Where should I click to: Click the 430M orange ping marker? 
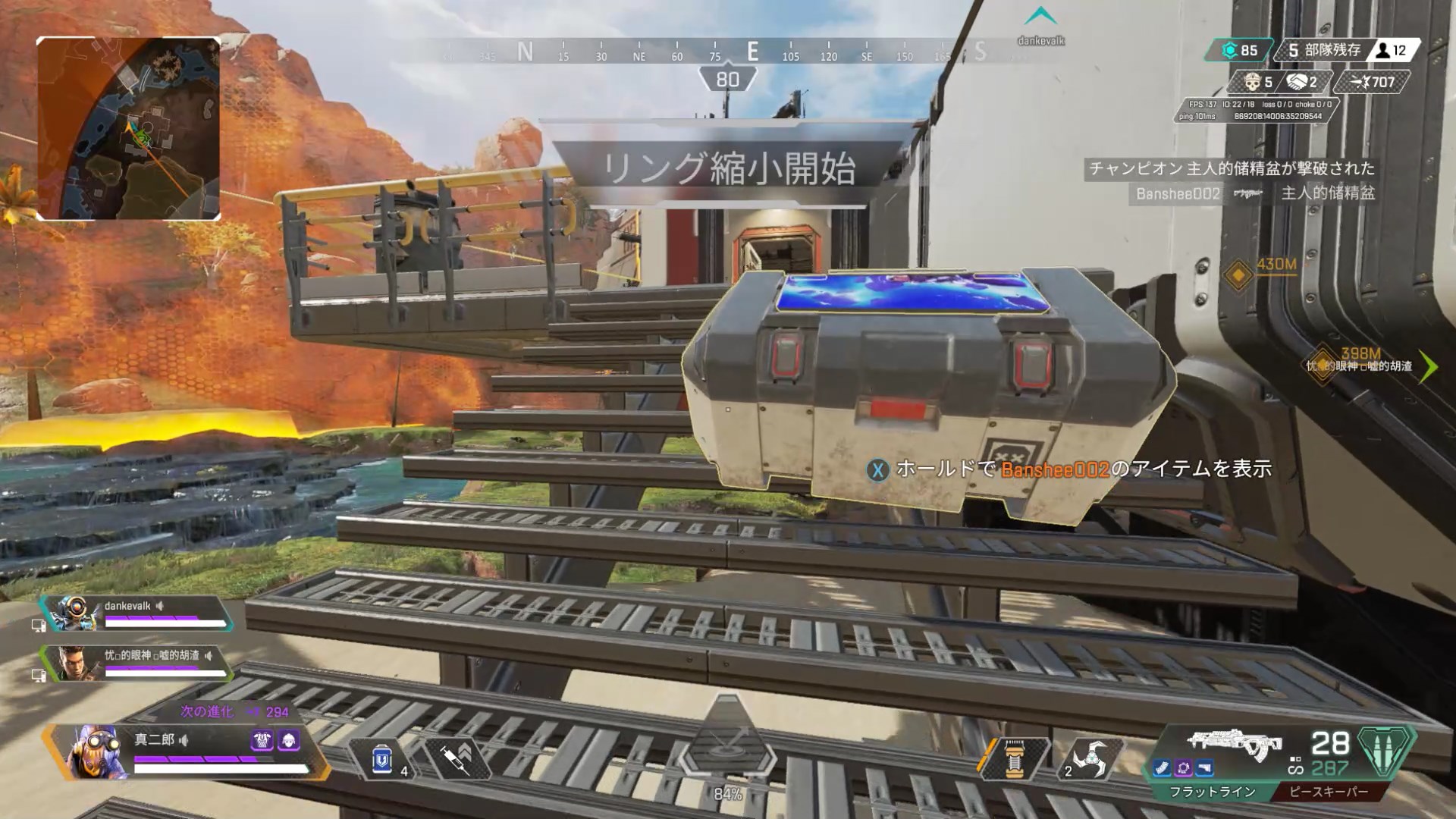click(1238, 275)
